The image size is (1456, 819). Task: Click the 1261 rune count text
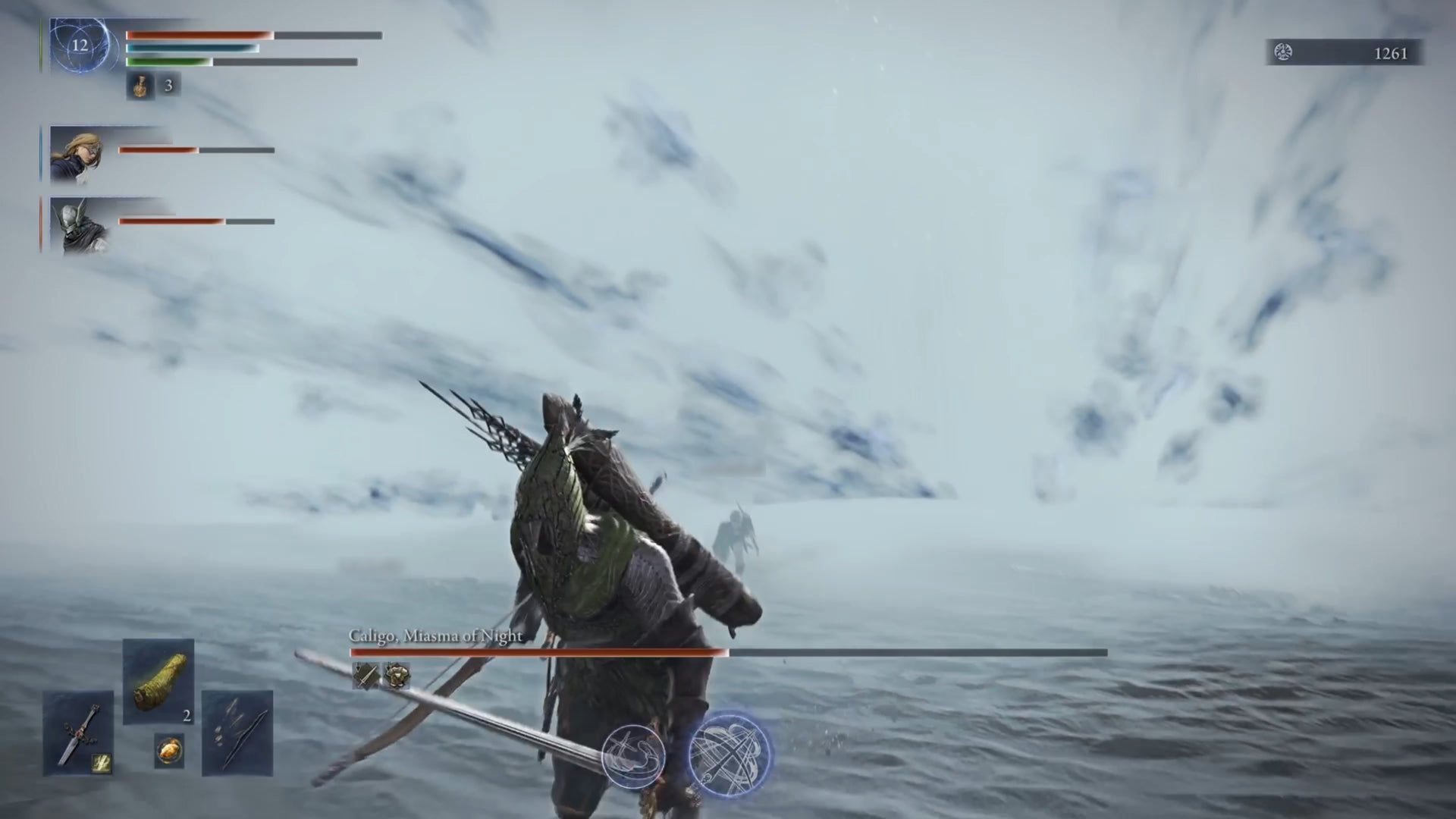[x=1390, y=54]
